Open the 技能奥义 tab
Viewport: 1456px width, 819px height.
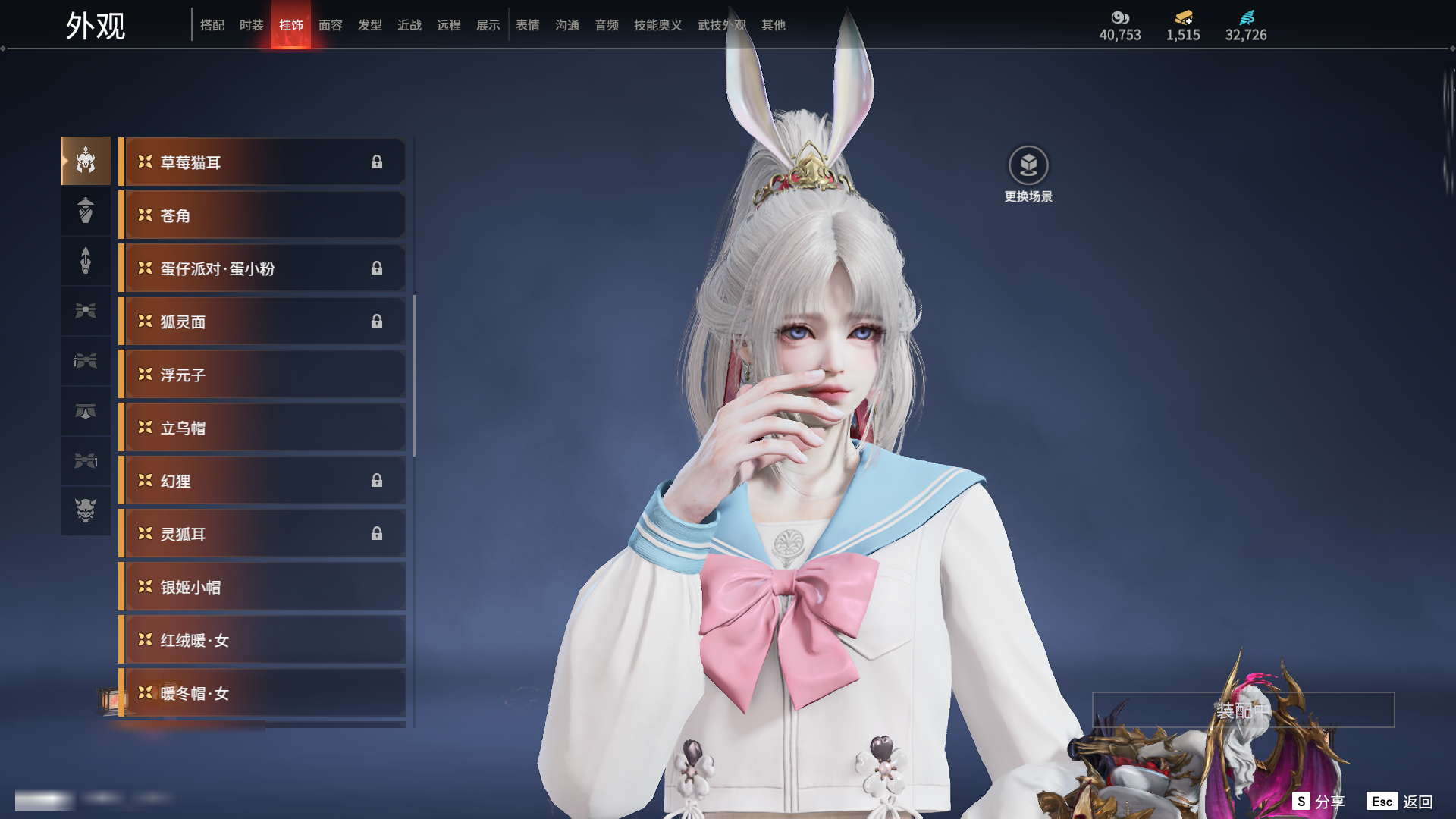pos(658,25)
